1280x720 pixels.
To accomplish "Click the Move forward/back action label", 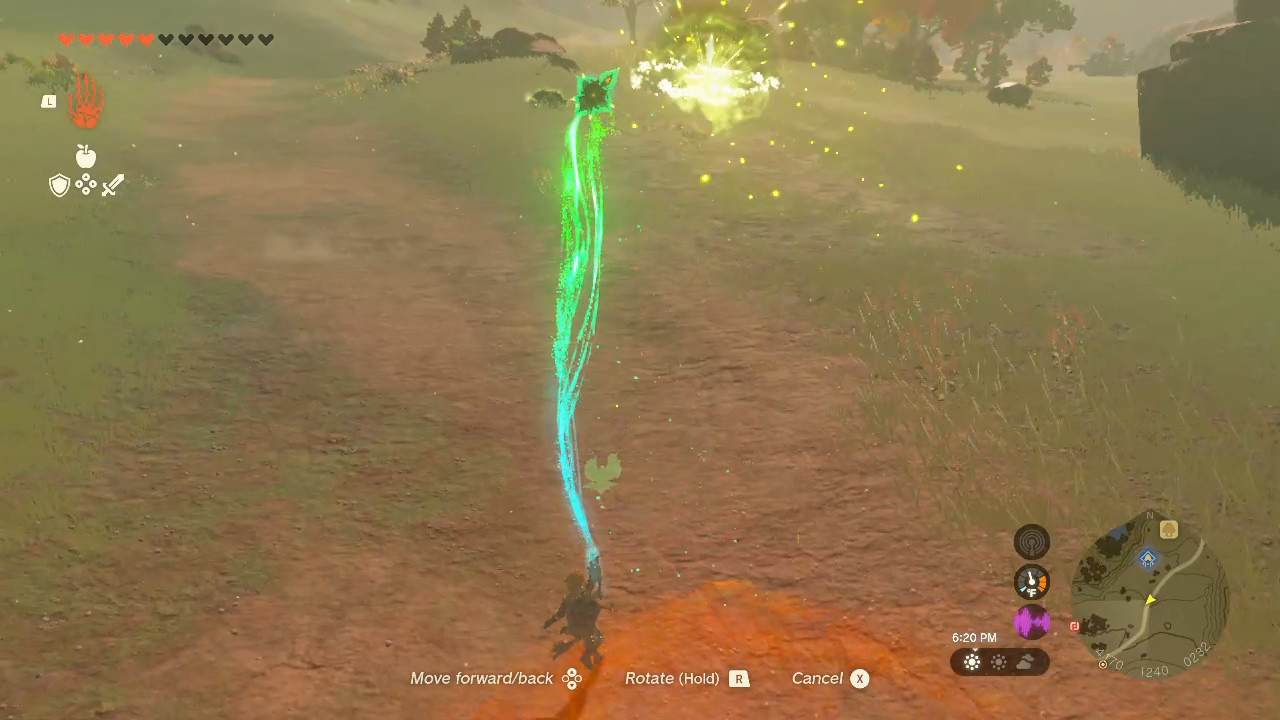I will click(481, 678).
